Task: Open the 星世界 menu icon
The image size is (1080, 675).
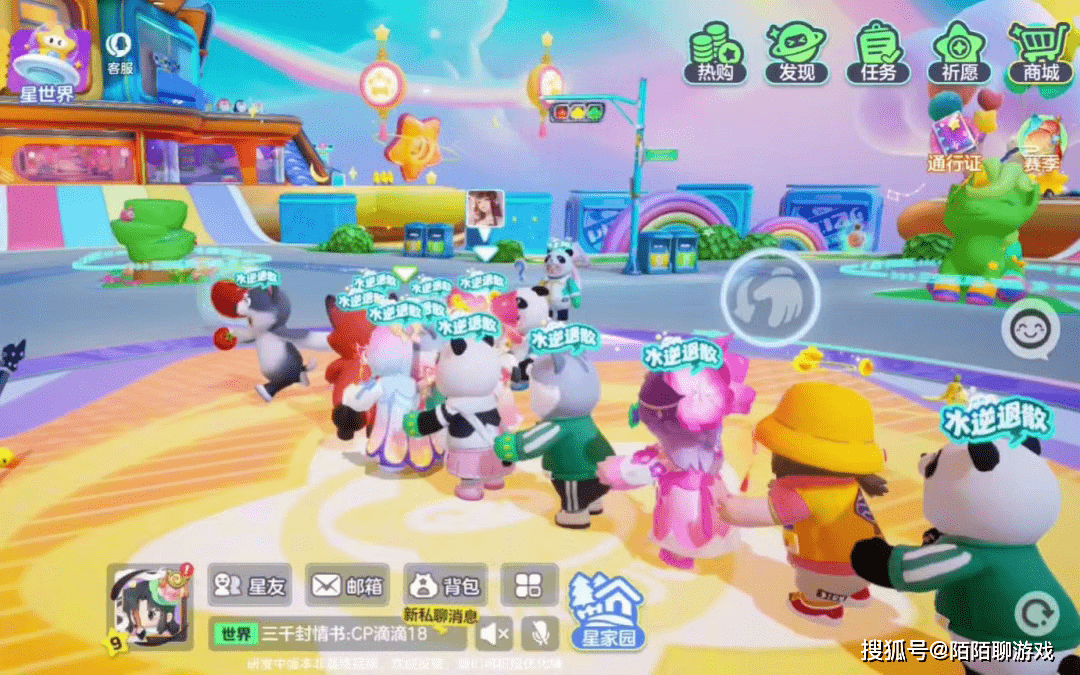Action: click(49, 63)
